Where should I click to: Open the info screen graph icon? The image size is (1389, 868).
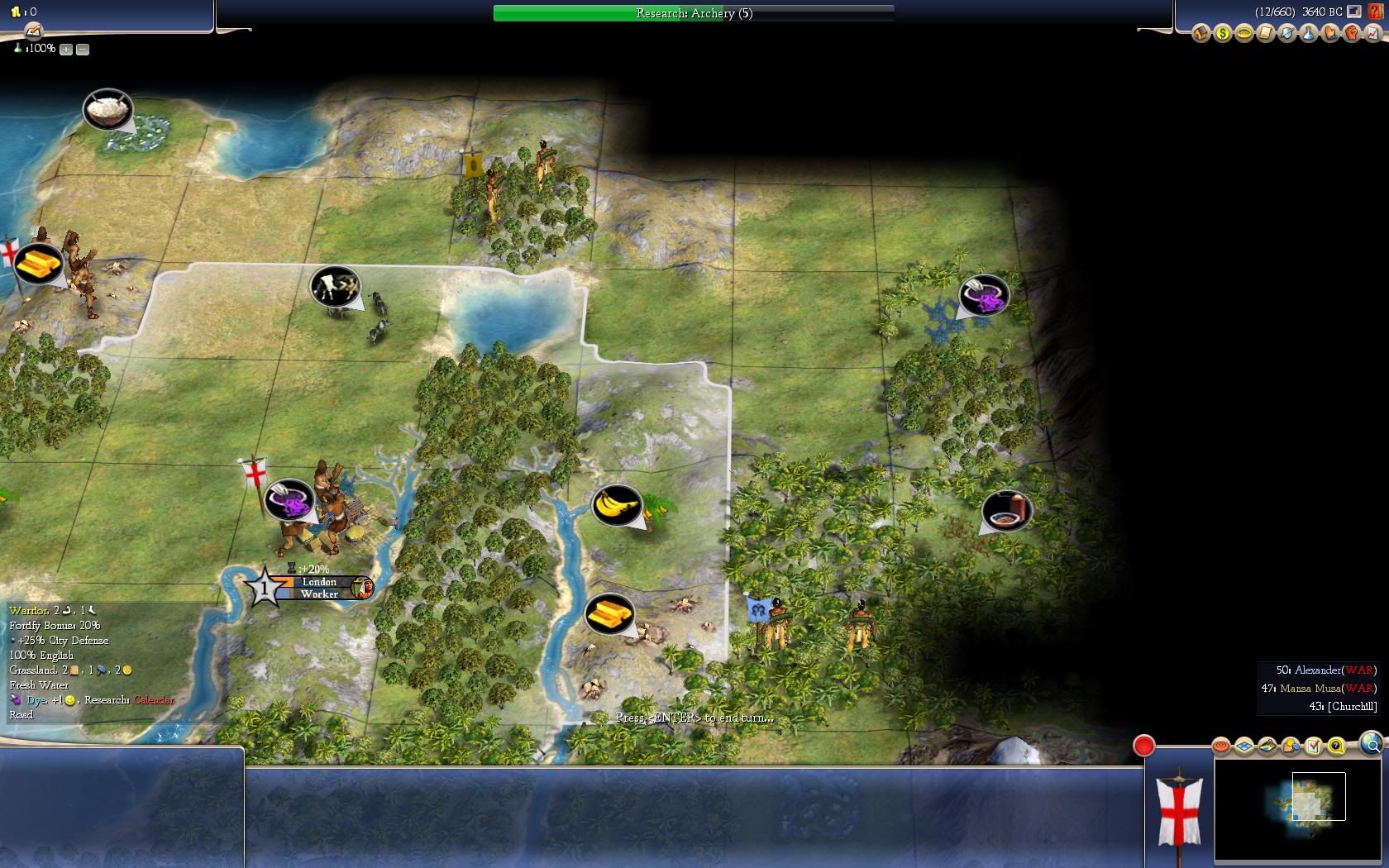pyautogui.click(x=1372, y=33)
